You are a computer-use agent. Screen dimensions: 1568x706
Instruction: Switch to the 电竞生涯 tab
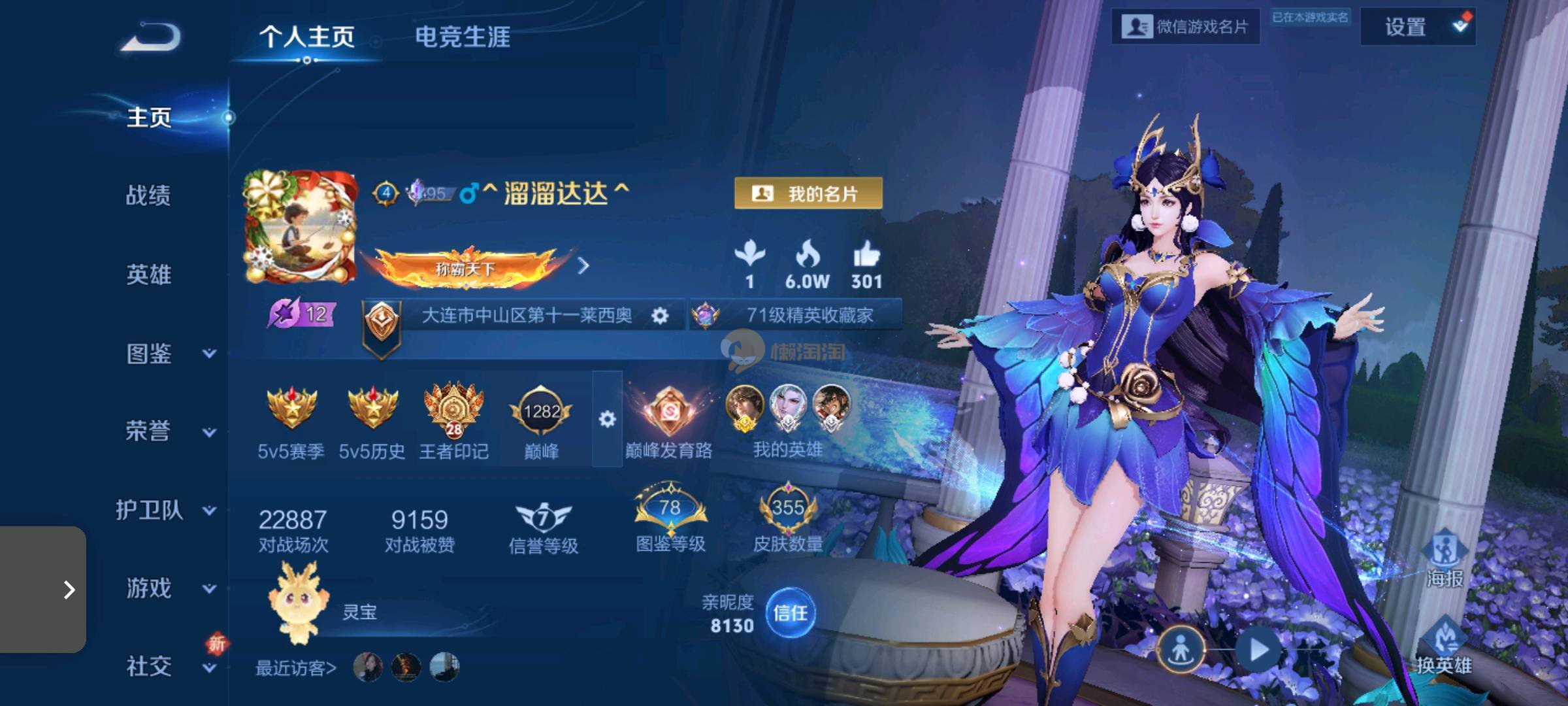[x=463, y=37]
